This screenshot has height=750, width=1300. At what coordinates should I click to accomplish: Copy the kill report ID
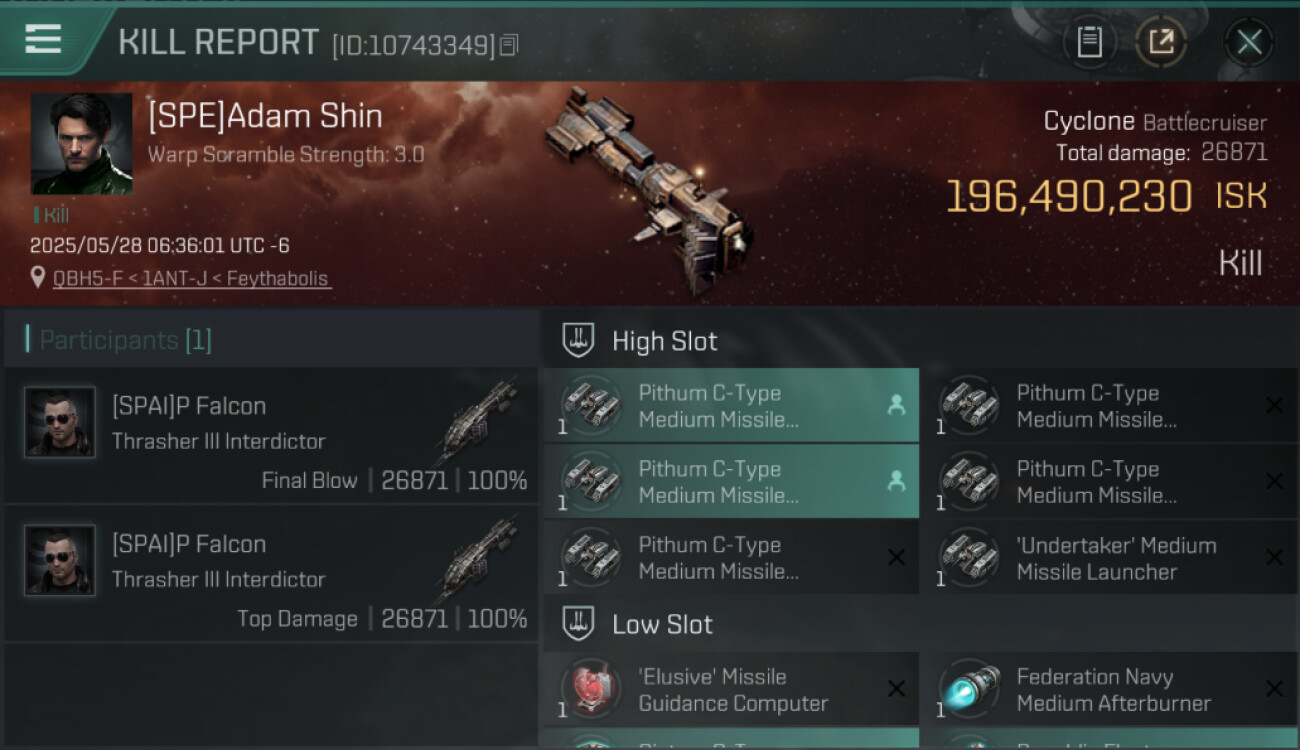(509, 45)
